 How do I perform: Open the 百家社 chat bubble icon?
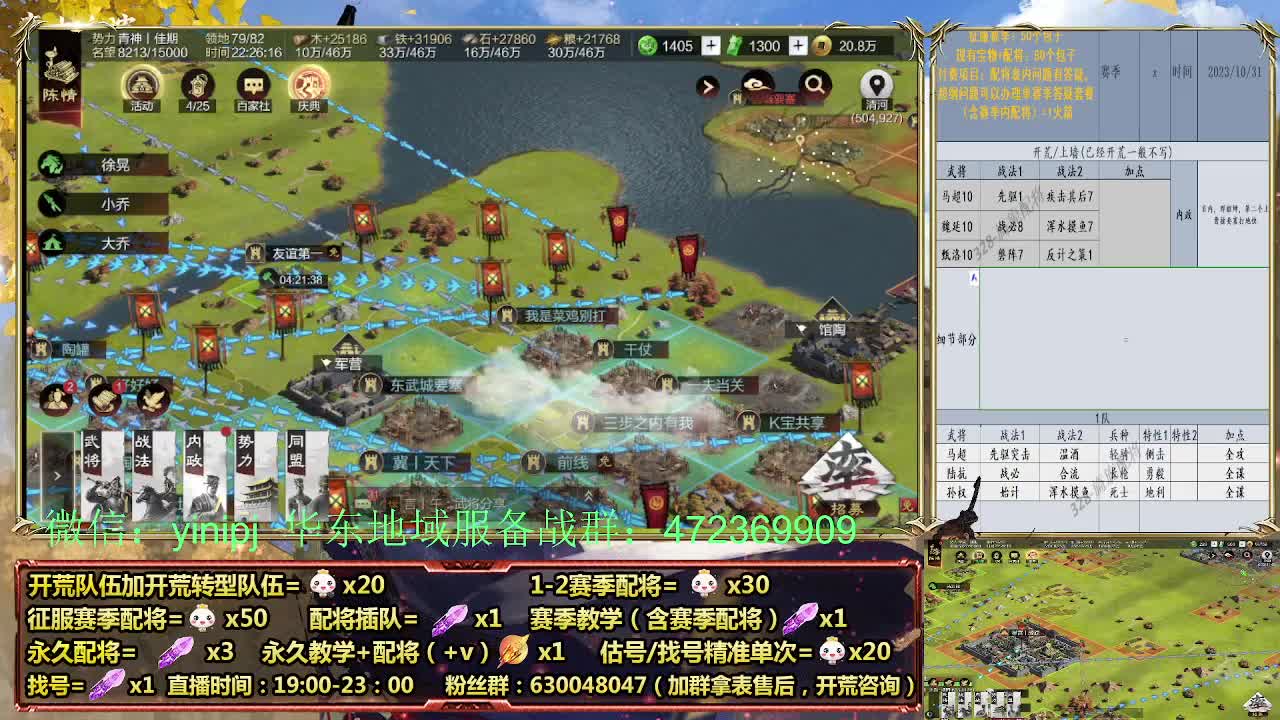pyautogui.click(x=253, y=83)
